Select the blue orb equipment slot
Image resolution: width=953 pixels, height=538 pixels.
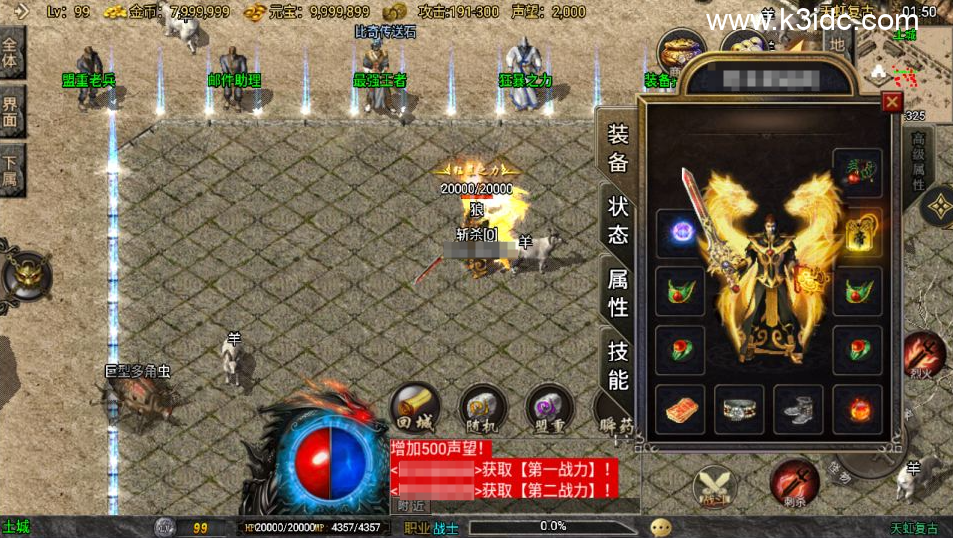coord(680,233)
